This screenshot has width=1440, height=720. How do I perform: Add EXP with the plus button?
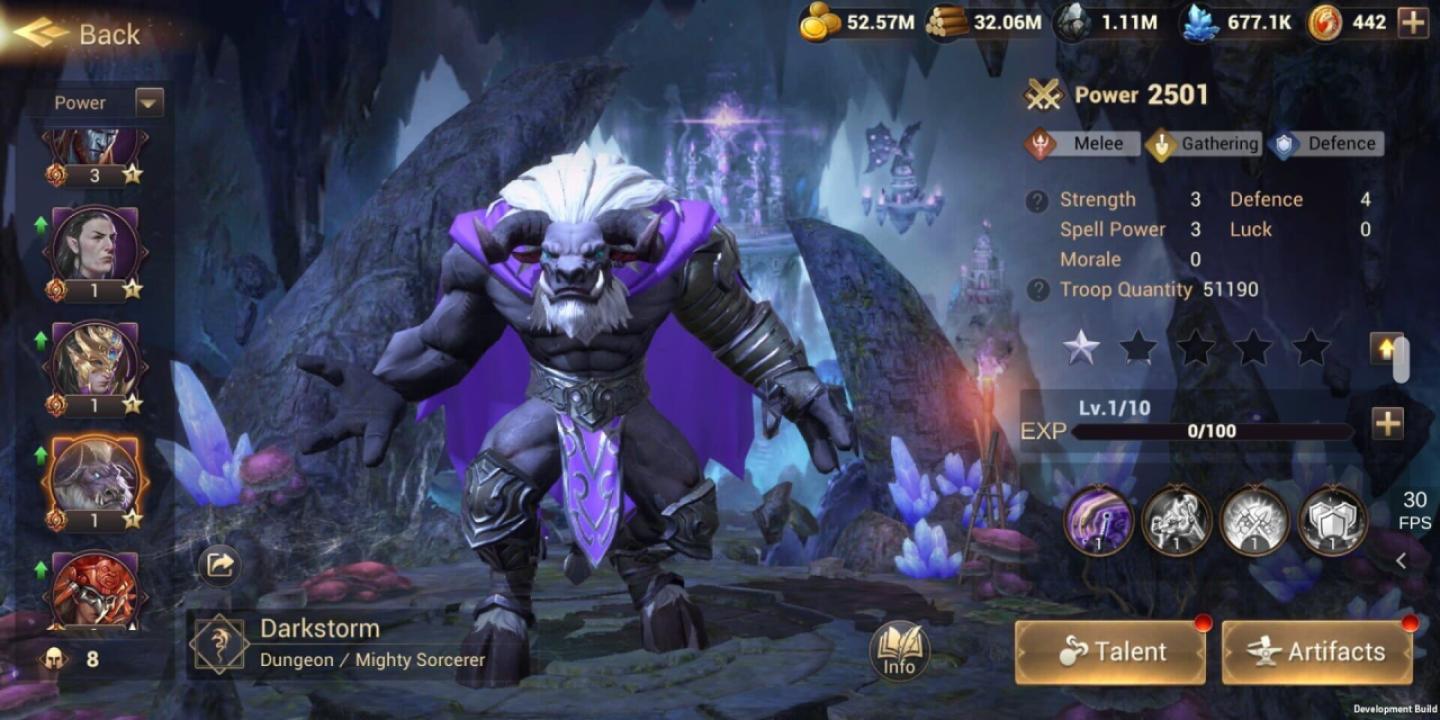[x=1387, y=424]
